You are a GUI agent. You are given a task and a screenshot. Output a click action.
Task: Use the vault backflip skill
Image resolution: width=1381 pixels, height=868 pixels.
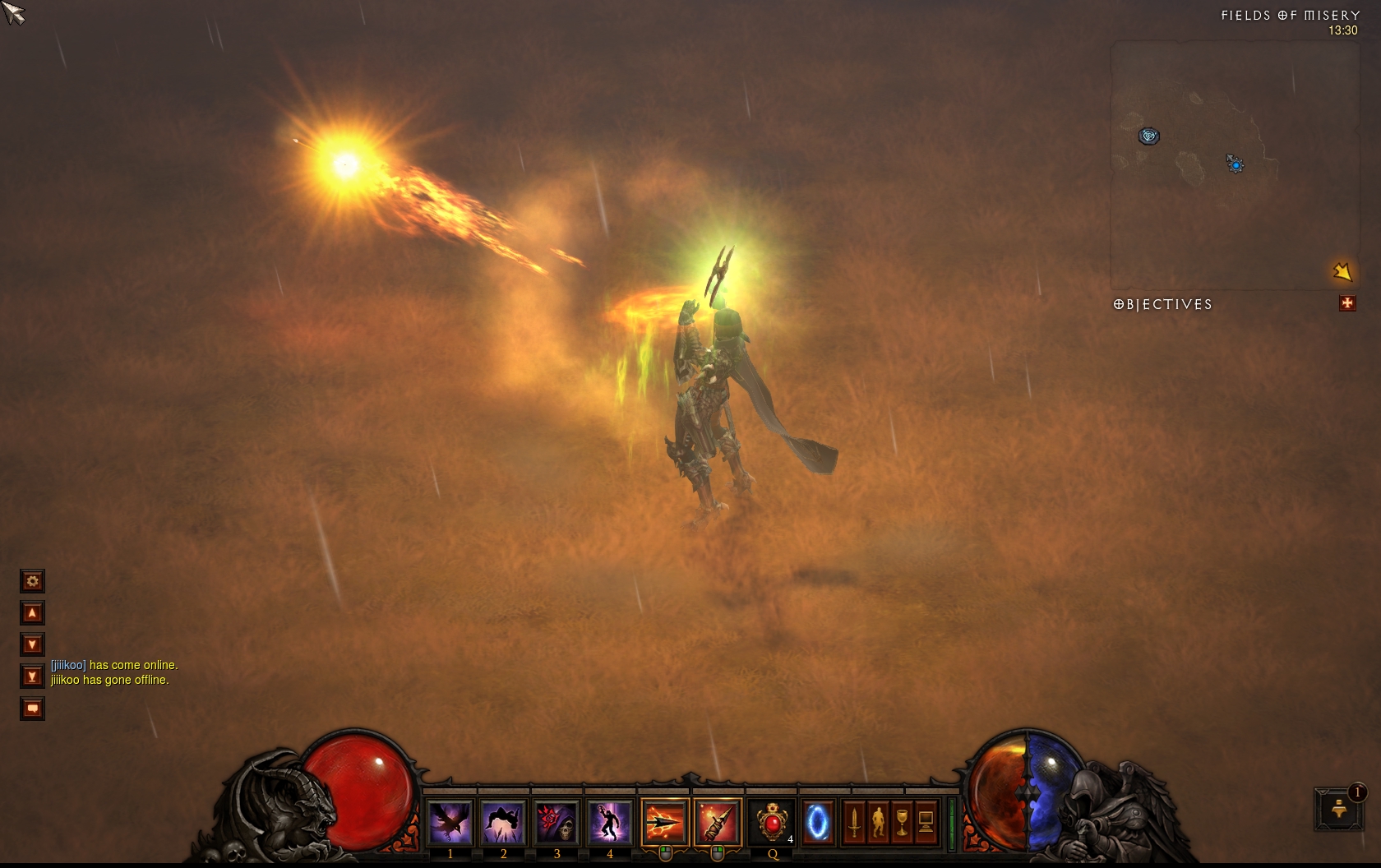point(503,821)
